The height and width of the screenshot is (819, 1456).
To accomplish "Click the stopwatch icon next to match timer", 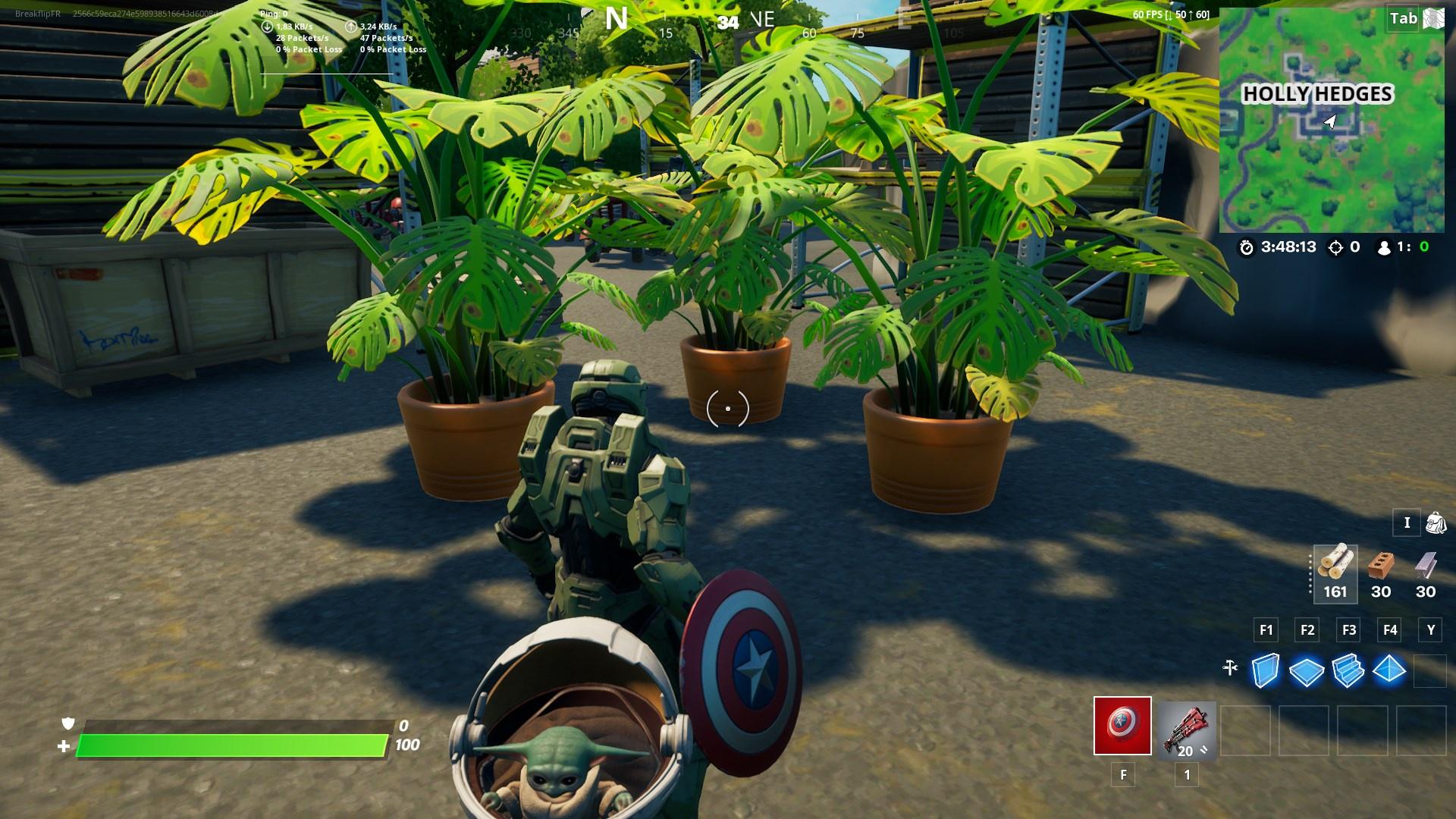I will pos(1244,246).
